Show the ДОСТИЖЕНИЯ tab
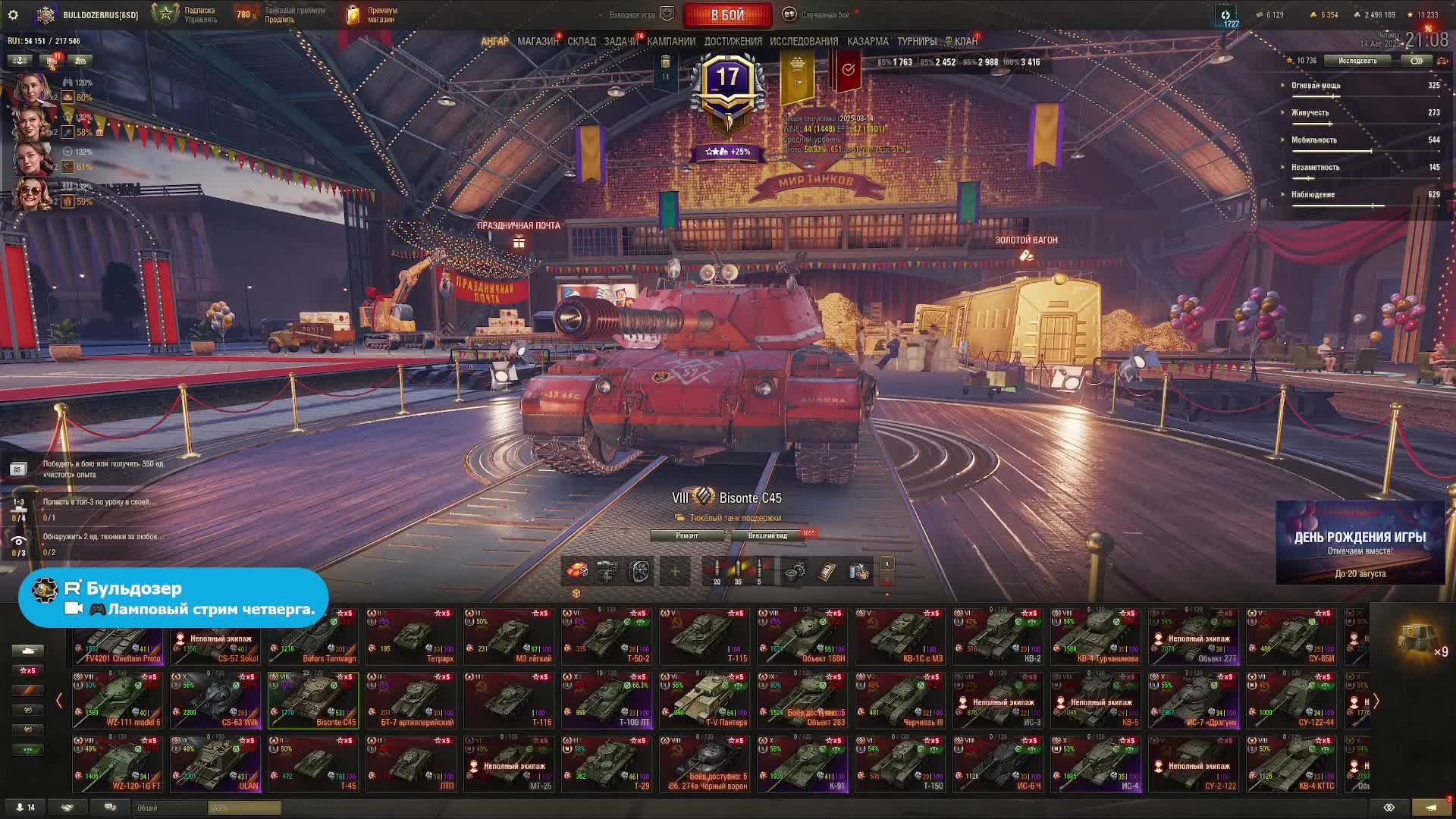The height and width of the screenshot is (819, 1456). coord(733,41)
